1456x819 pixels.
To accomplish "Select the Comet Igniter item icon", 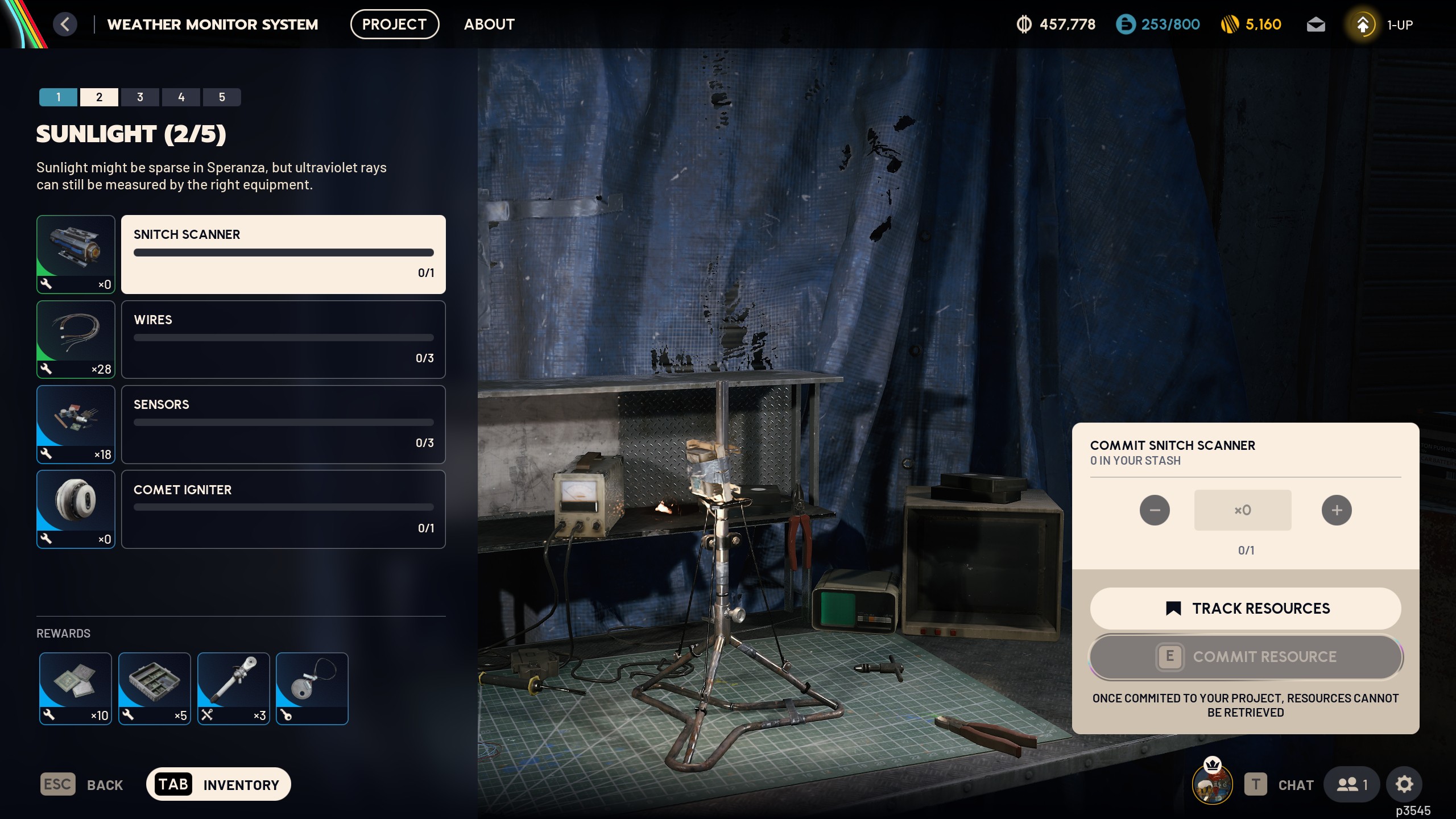I will pos(76,510).
